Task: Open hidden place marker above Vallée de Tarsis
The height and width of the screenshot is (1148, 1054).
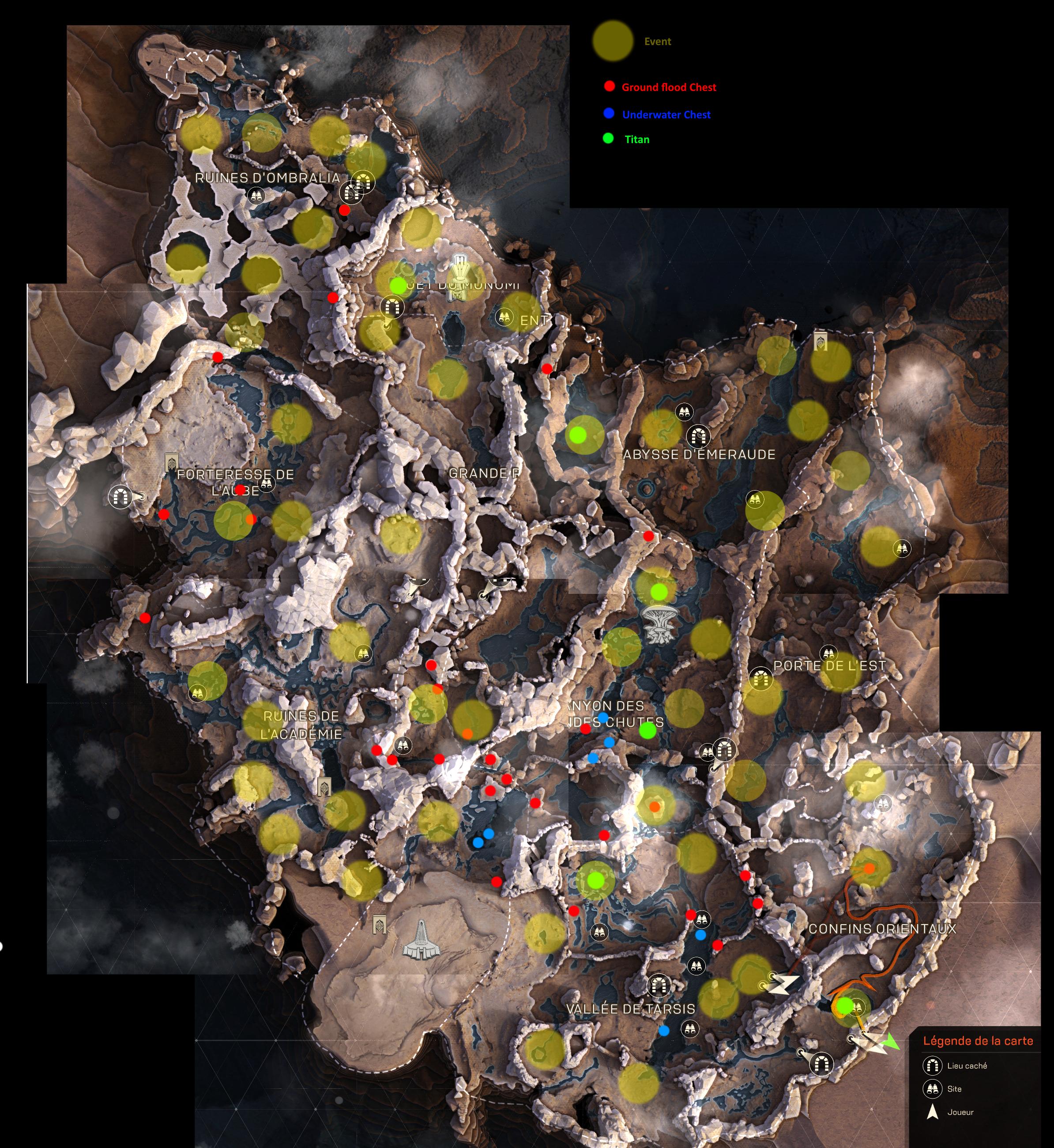Action: 658,985
